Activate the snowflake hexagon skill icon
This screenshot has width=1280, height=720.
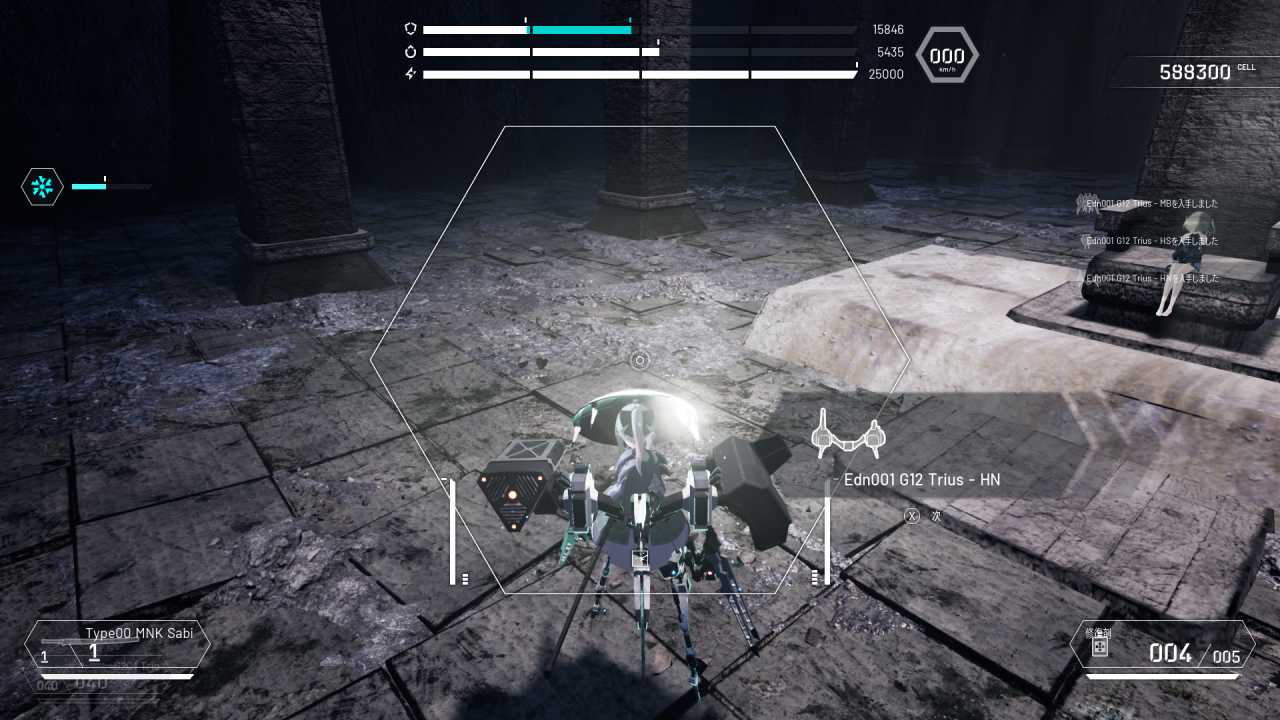click(42, 187)
